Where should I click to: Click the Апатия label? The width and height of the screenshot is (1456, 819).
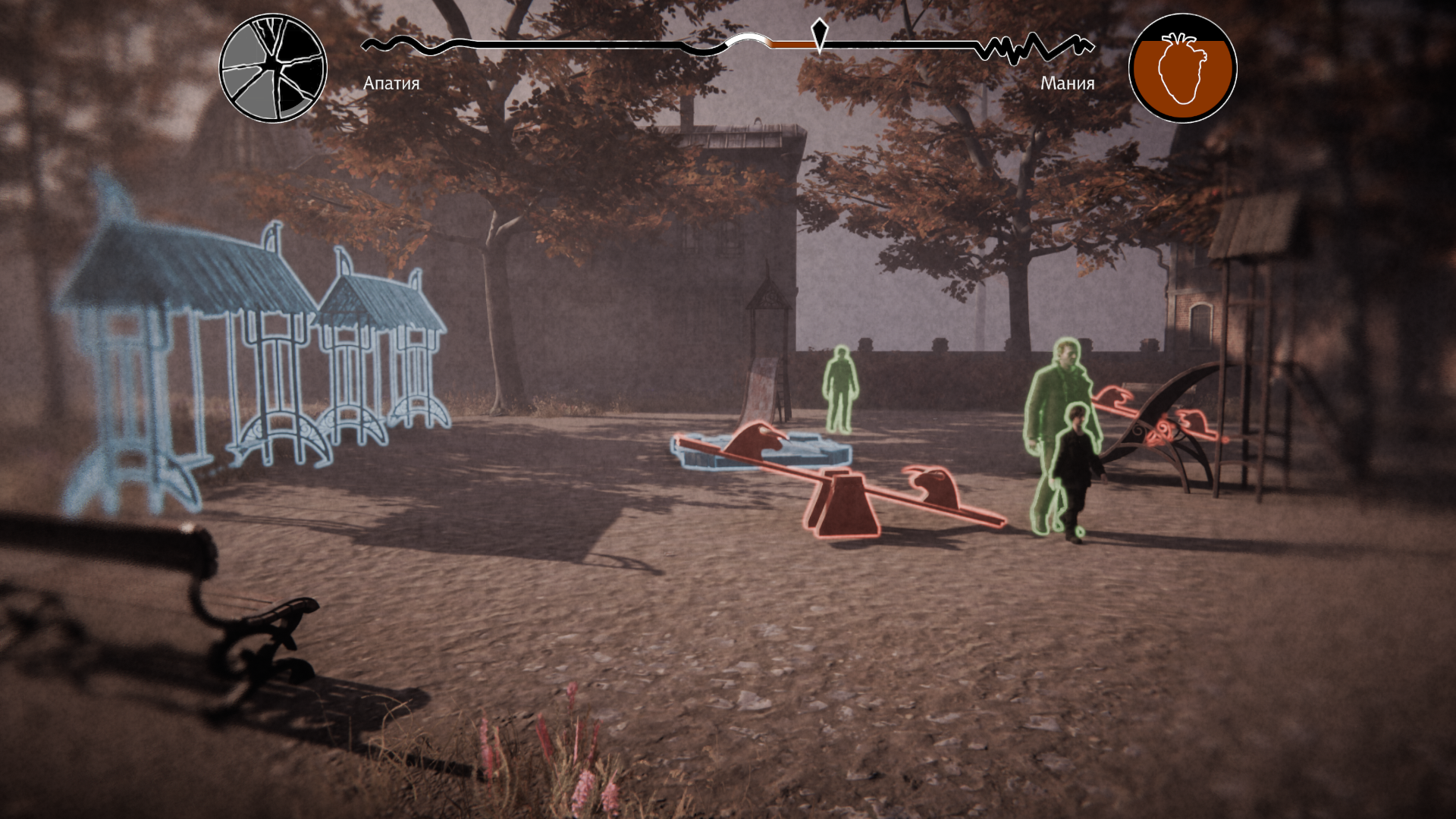pyautogui.click(x=391, y=83)
